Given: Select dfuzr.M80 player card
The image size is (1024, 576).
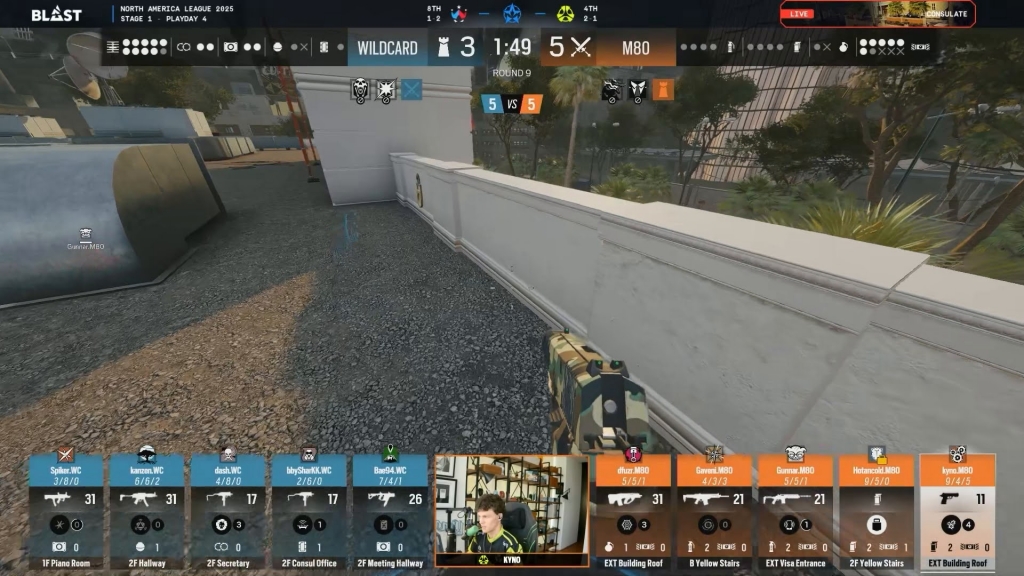Looking at the screenshot, I should (633, 510).
